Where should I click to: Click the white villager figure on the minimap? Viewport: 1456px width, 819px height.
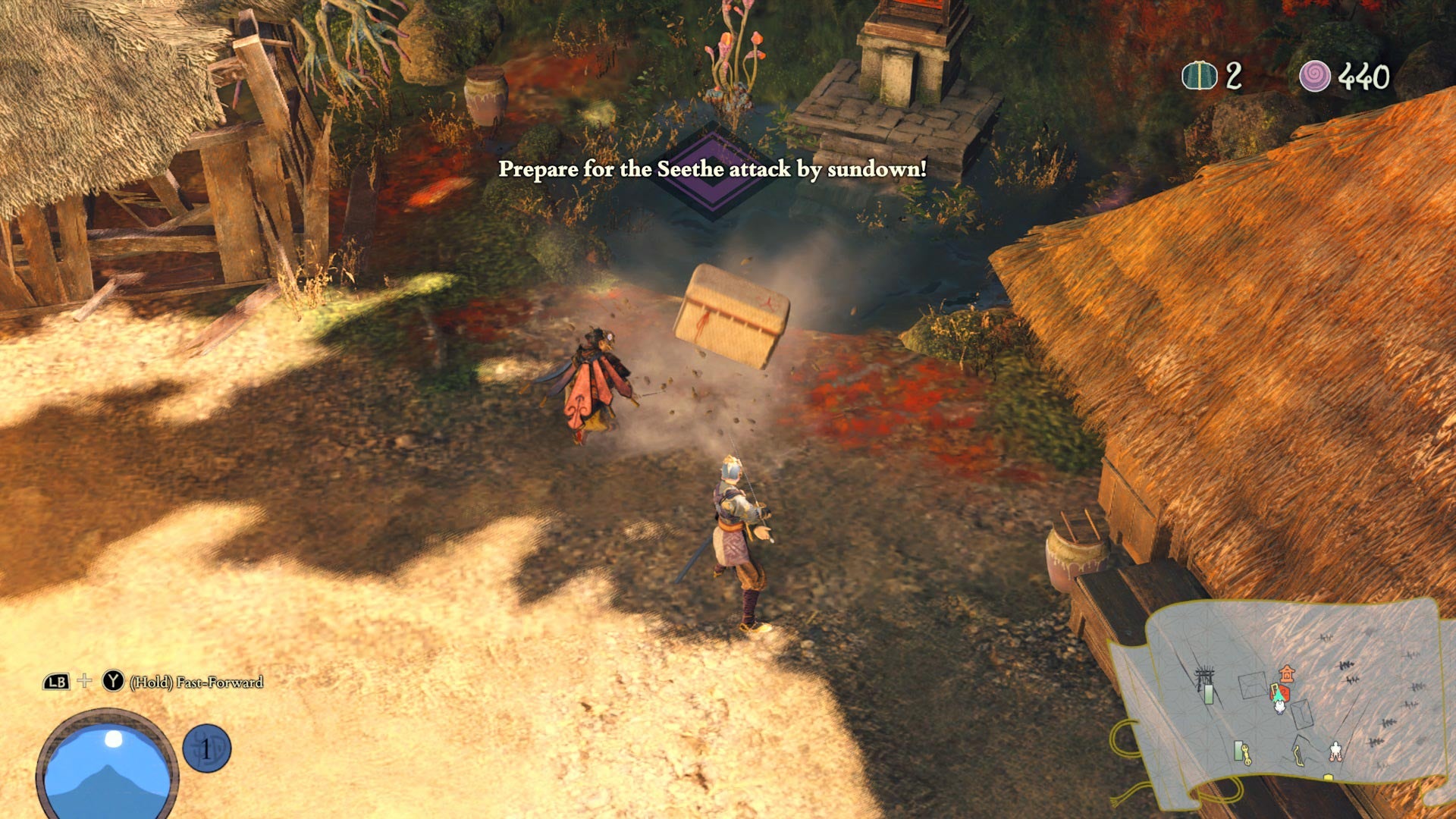(1335, 752)
